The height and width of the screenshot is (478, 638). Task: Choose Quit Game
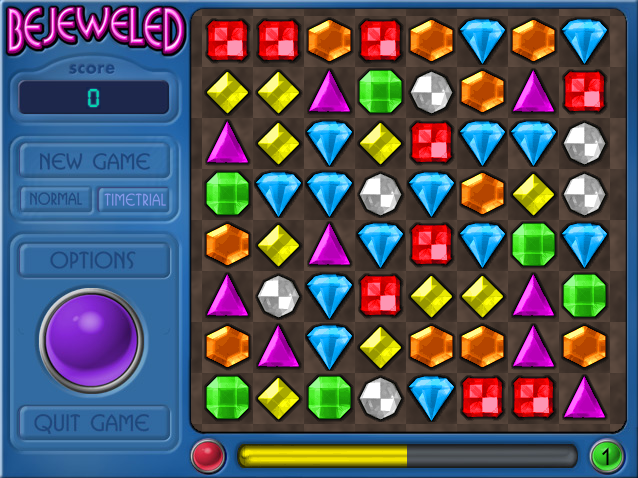tap(94, 422)
